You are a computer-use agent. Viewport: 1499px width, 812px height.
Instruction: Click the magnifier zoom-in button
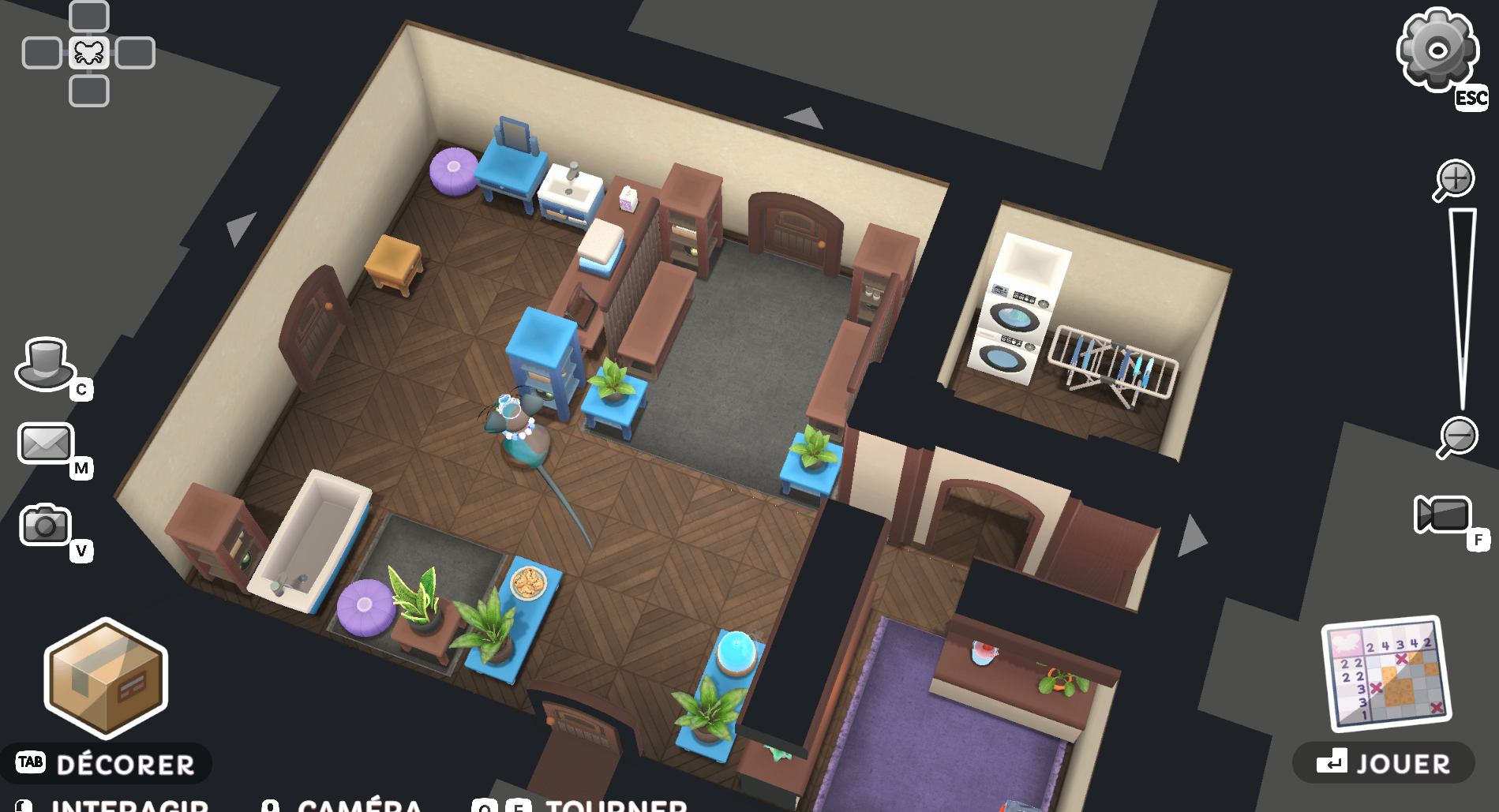1454,179
